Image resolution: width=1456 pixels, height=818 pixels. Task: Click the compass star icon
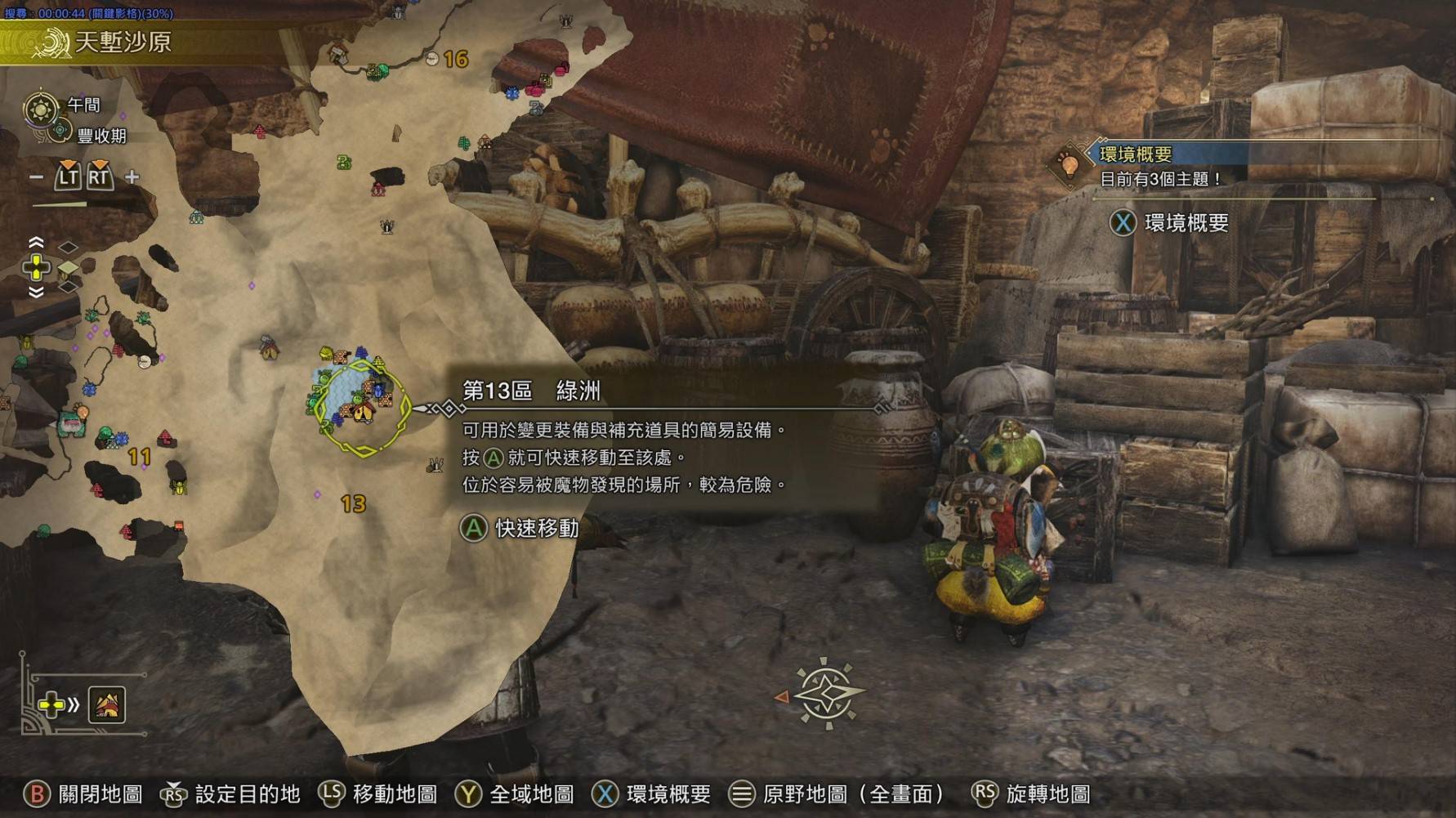click(x=827, y=693)
